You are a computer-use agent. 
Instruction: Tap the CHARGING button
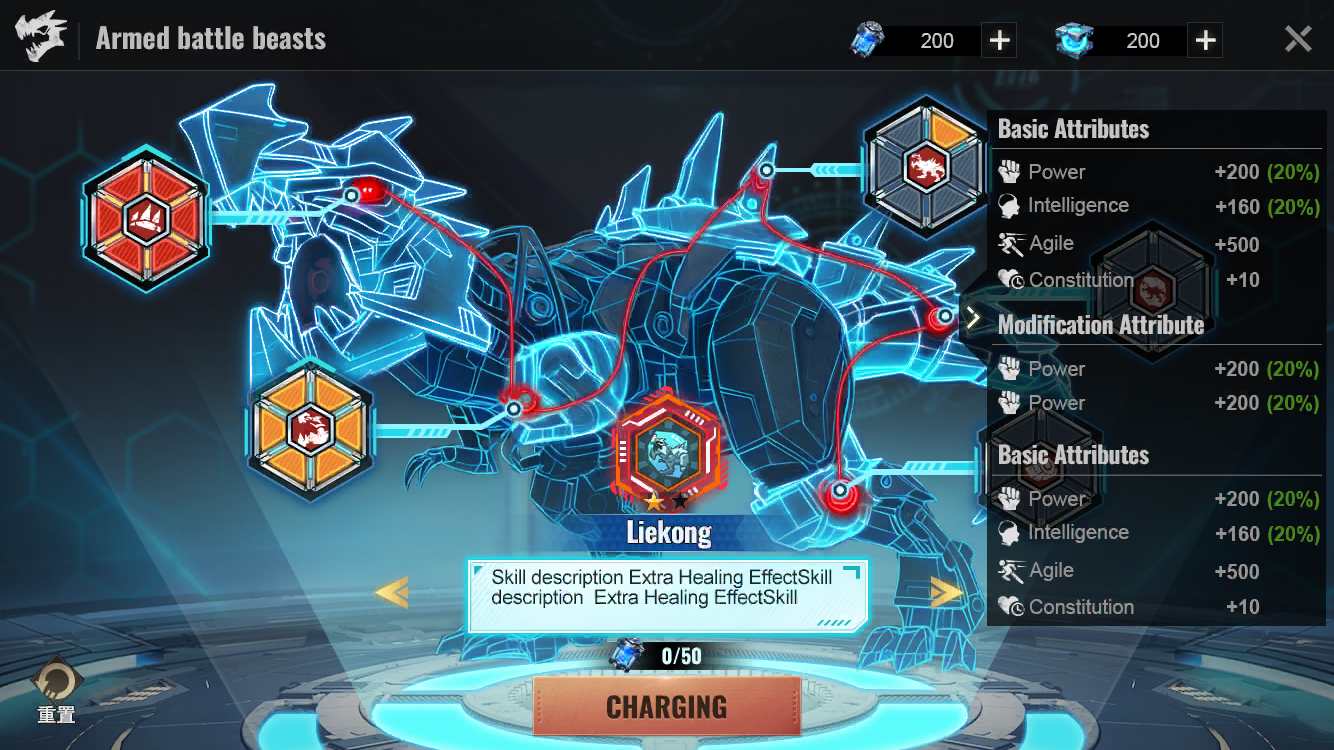[x=667, y=706]
